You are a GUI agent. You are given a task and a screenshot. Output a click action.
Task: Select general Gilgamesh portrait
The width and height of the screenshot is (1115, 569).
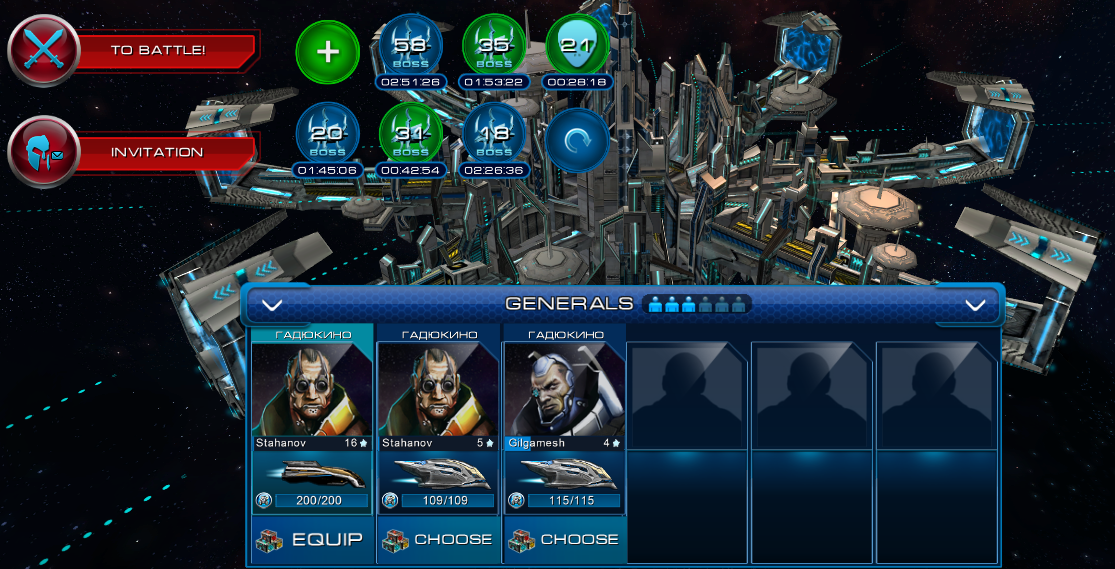click(564, 390)
